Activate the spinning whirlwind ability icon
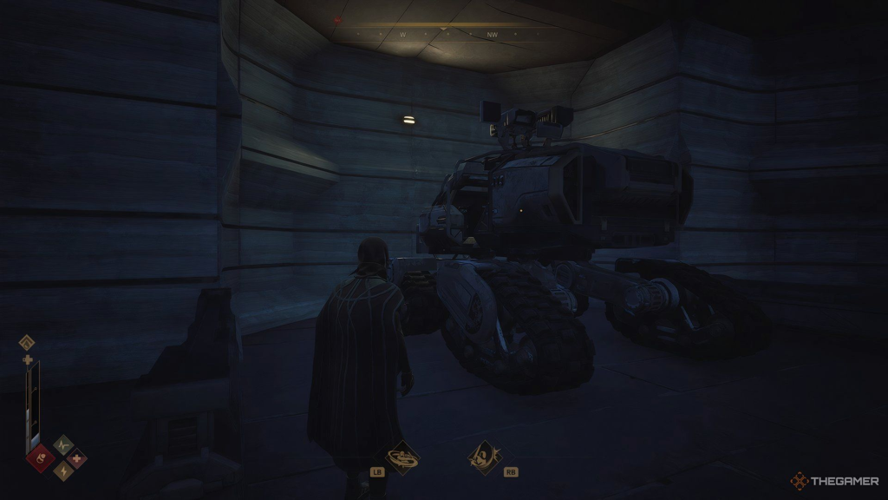Screen dimensions: 888x500 pyautogui.click(x=403, y=457)
